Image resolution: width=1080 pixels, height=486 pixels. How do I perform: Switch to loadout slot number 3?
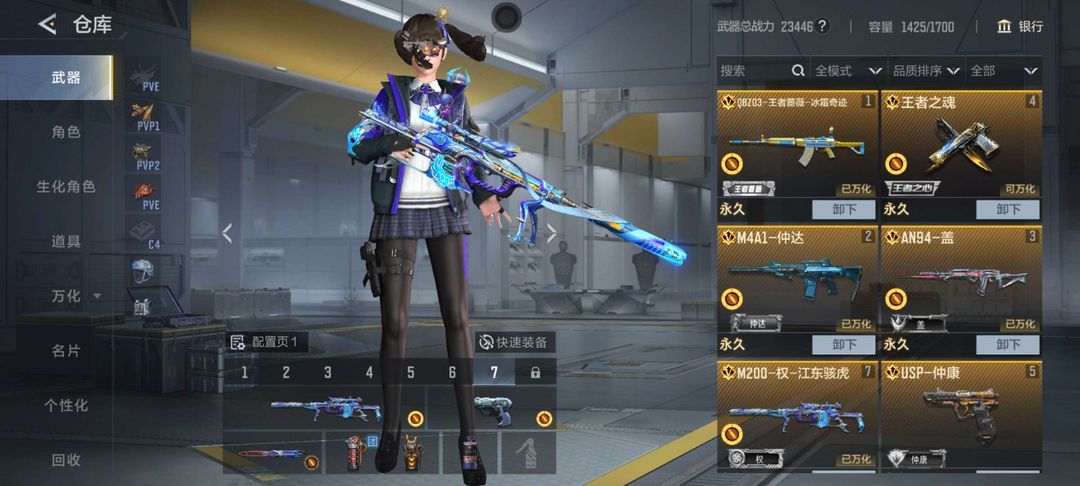[x=327, y=373]
